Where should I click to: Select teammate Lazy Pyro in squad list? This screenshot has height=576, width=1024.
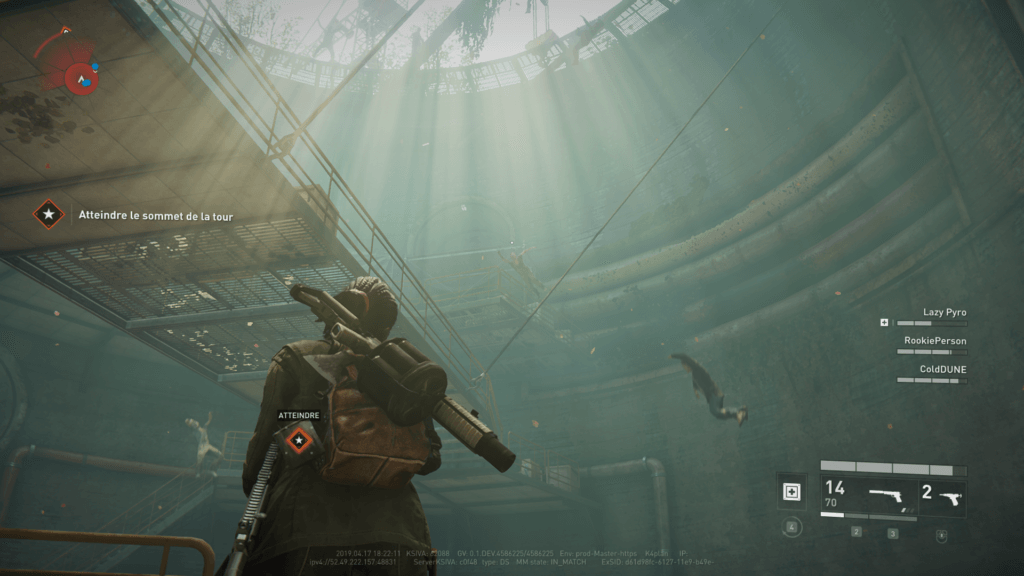944,313
